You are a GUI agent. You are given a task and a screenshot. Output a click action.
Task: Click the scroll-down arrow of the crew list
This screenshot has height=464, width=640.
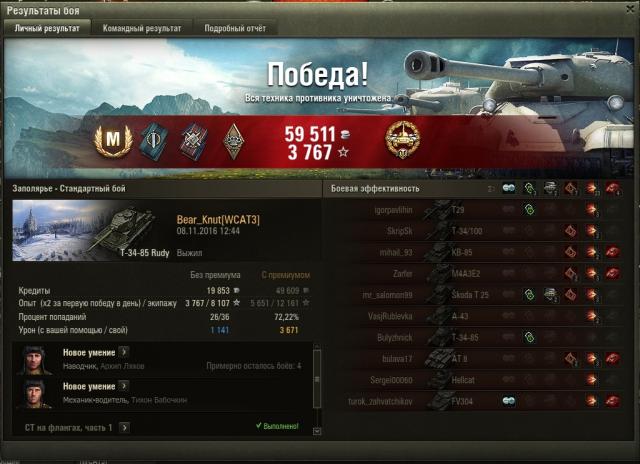pyautogui.click(x=317, y=431)
